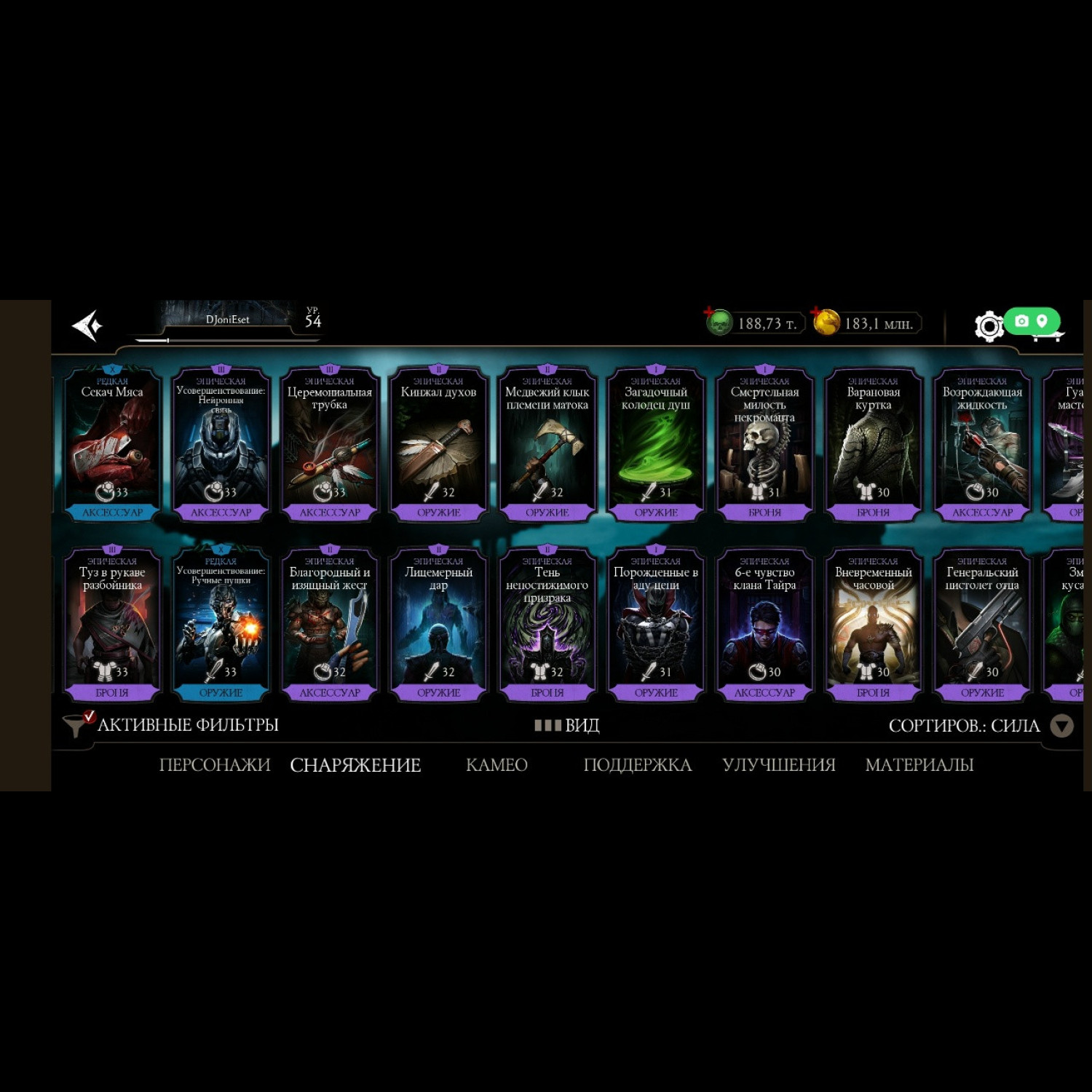
Task: Open the Загадочный колодец душ card
Action: click(656, 444)
